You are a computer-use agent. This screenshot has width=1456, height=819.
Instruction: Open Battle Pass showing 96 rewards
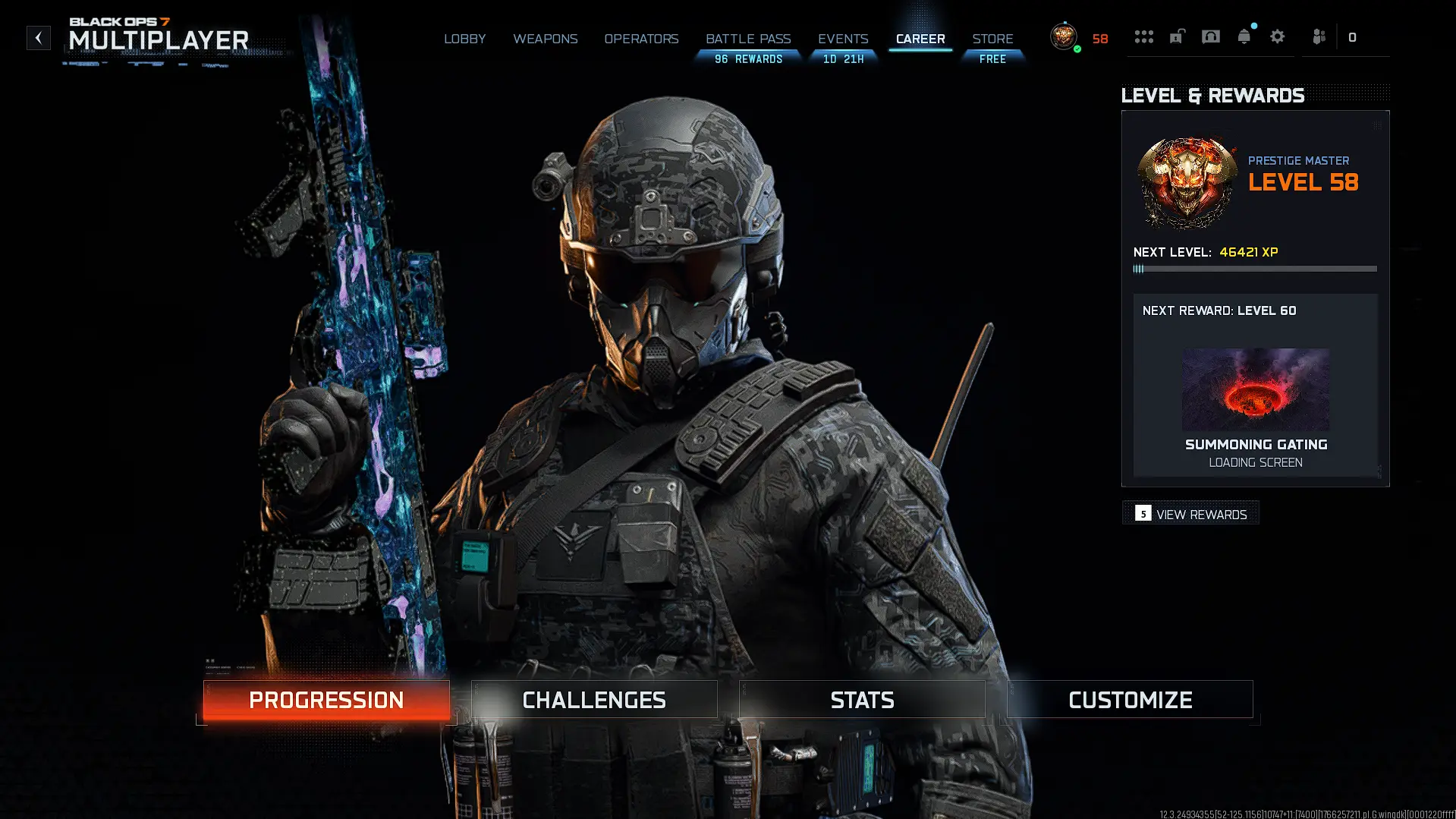748,39
